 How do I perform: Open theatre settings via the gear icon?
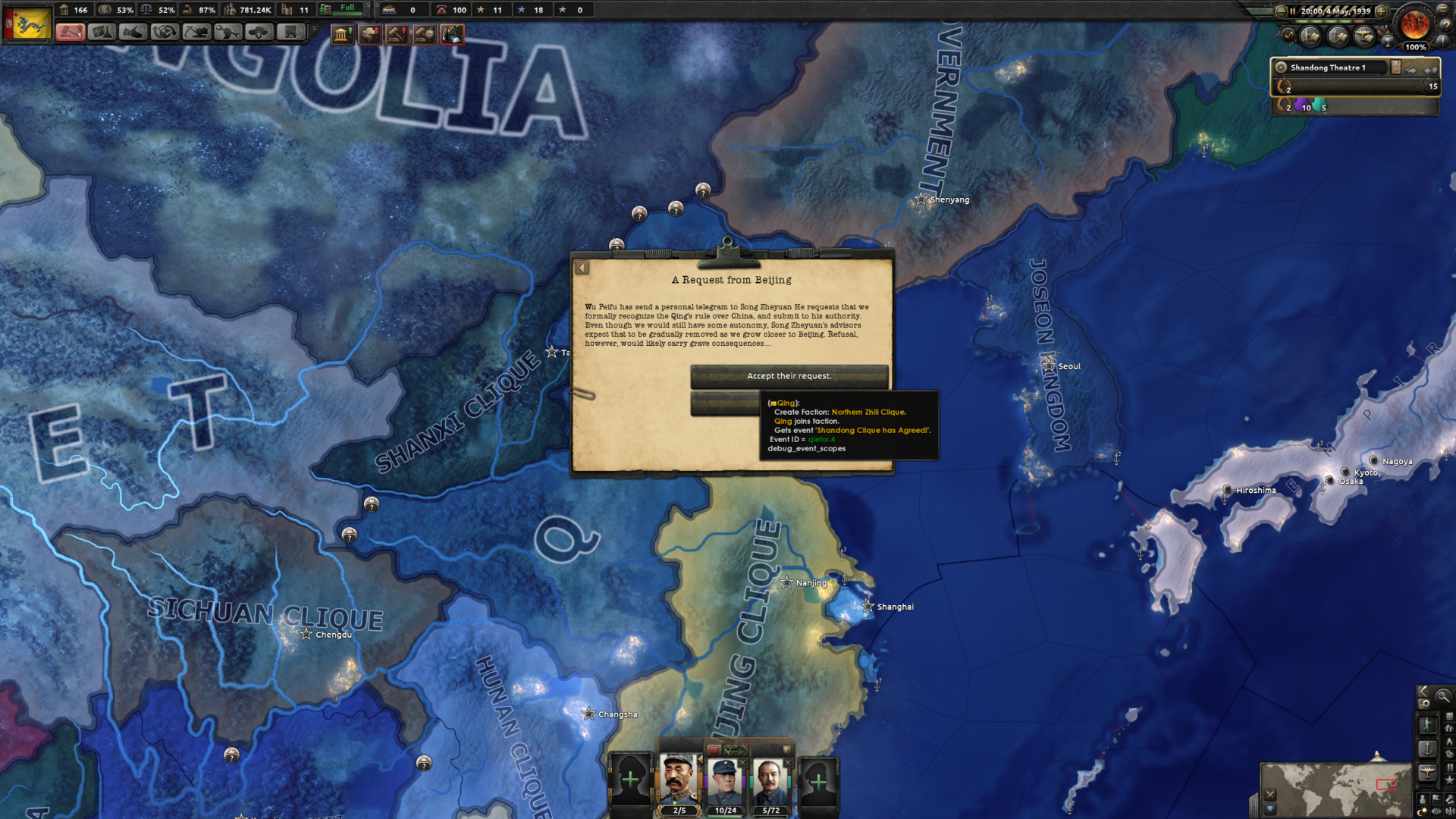[1280, 67]
